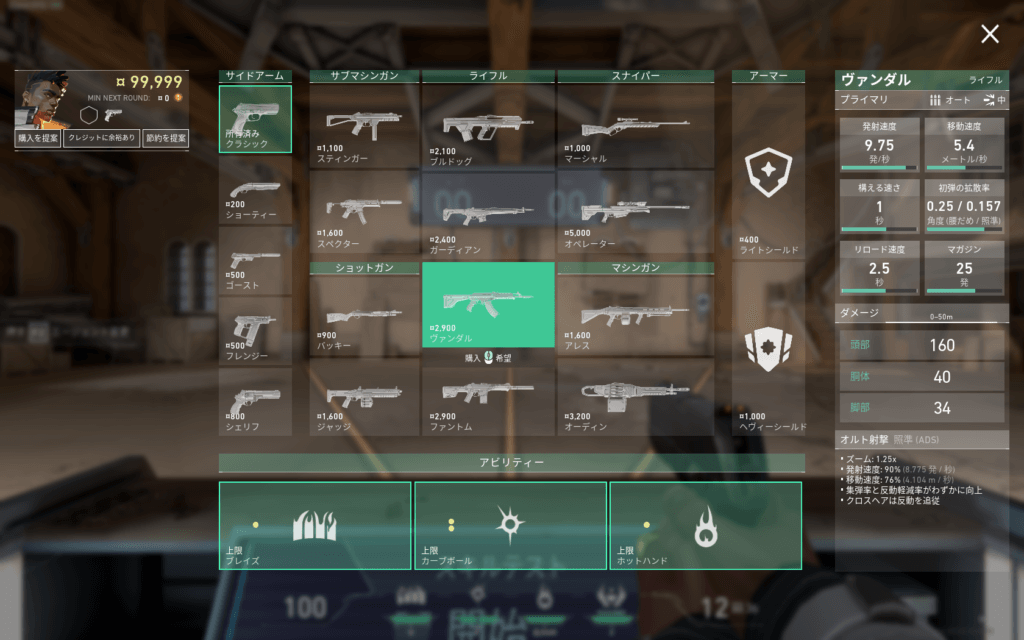Screen dimensions: 1024x640
Task: Buy the Blaze (ブレイズ) ability
Action: (315, 526)
